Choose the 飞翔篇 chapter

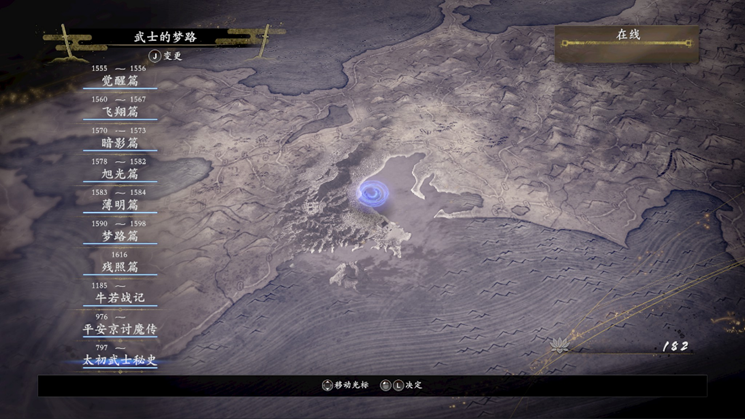coord(120,112)
